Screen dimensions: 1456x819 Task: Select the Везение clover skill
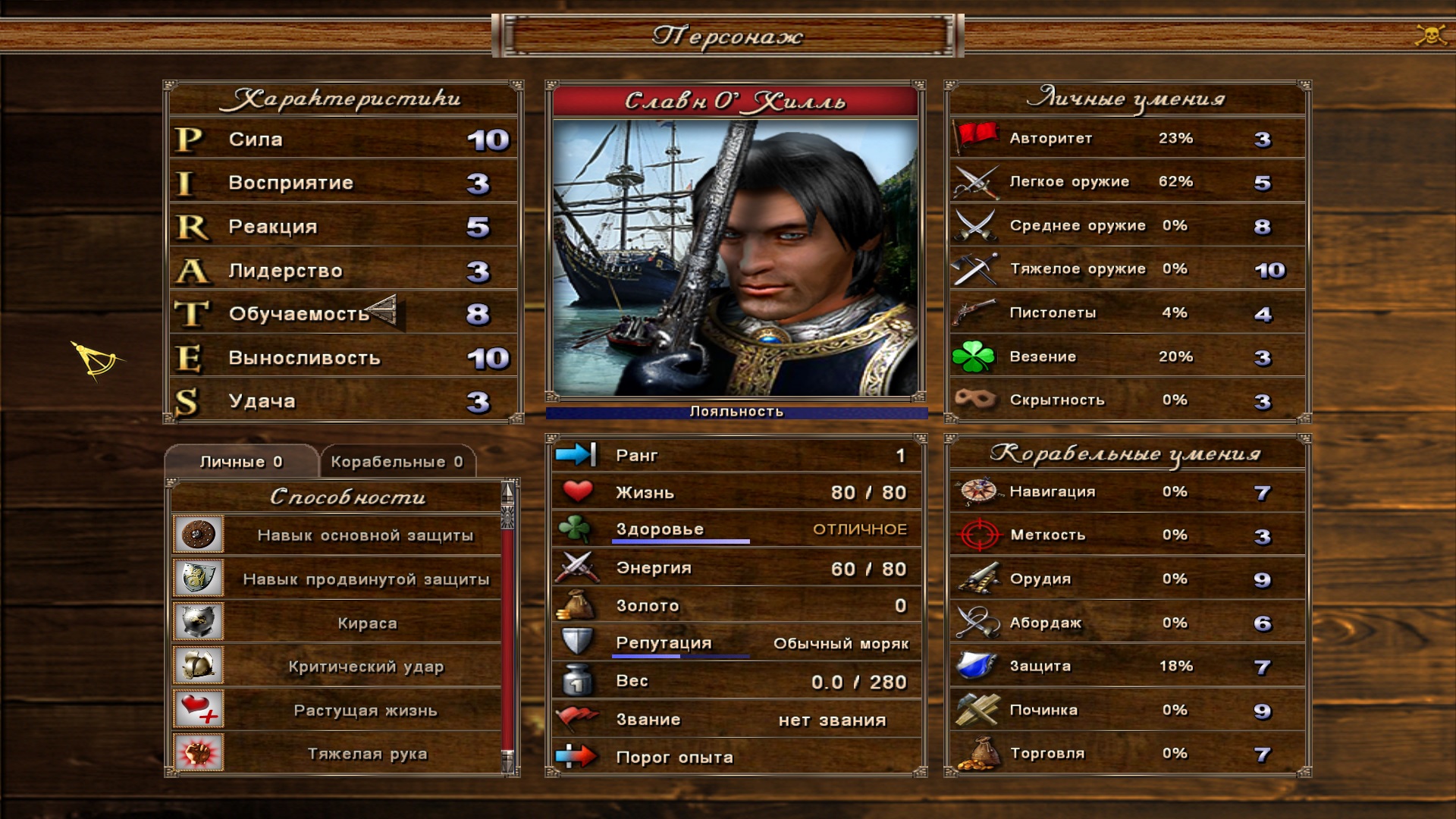click(x=1127, y=356)
